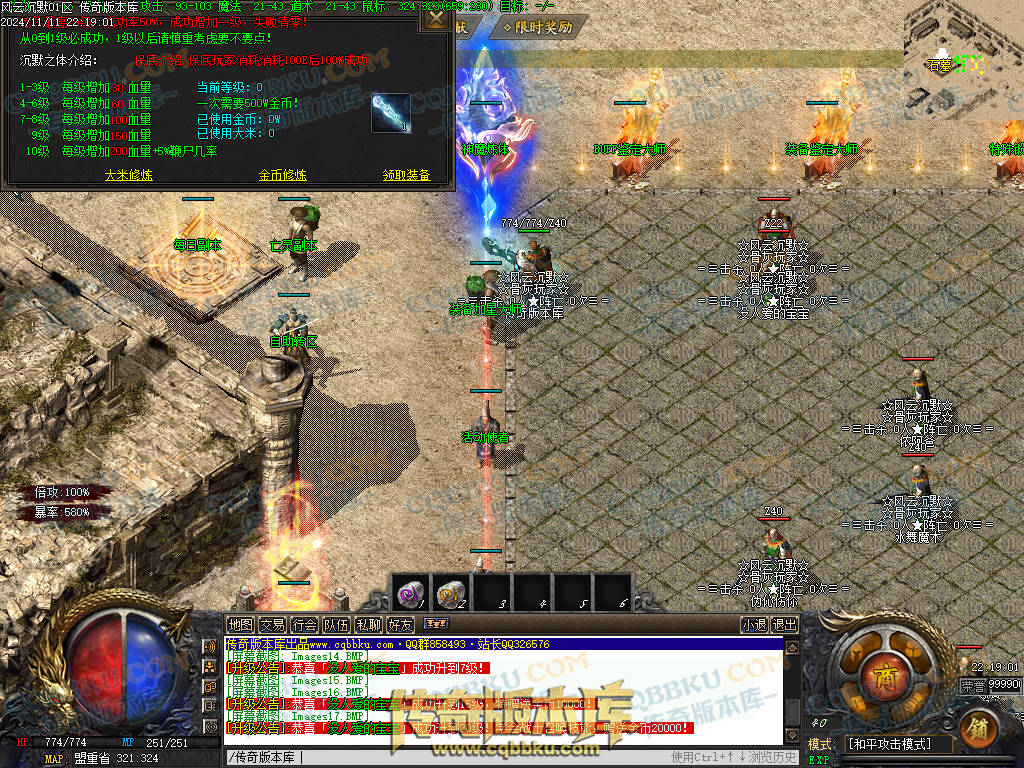Open the 交易 trade button
Screen dimensions: 1024x768
tap(272, 625)
